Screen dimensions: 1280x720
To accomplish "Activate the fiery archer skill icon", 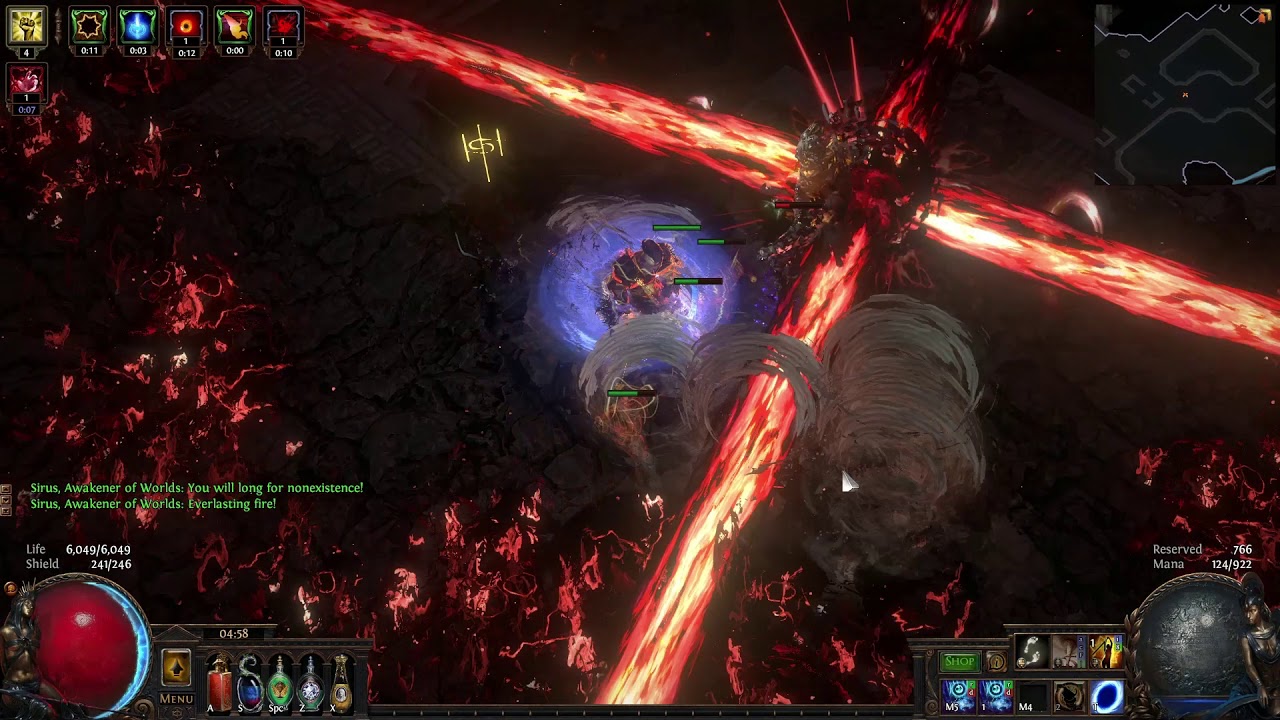I will pyautogui.click(x=1106, y=652).
